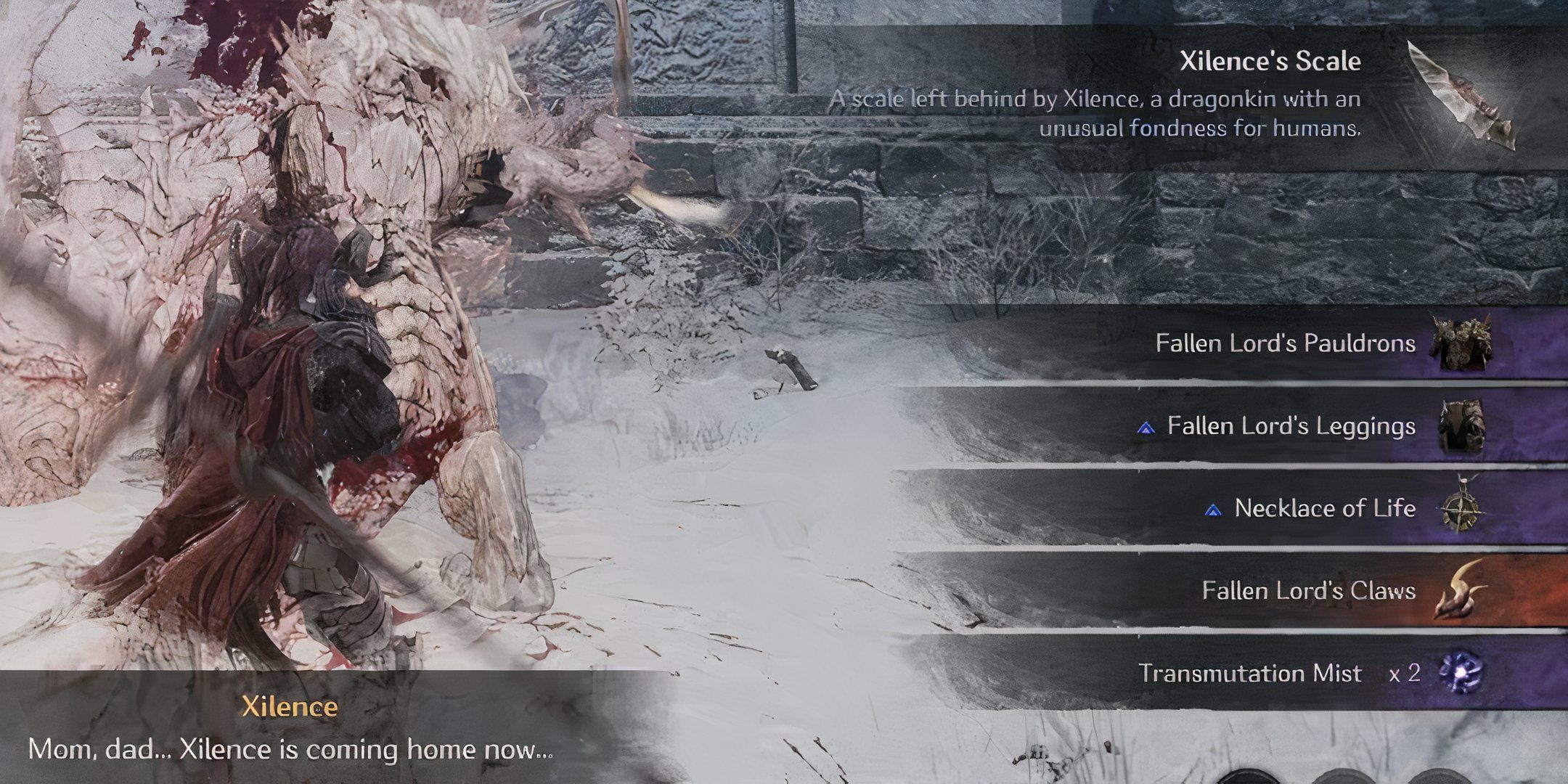Select the Transmutation Mist x2 row

point(1278,673)
